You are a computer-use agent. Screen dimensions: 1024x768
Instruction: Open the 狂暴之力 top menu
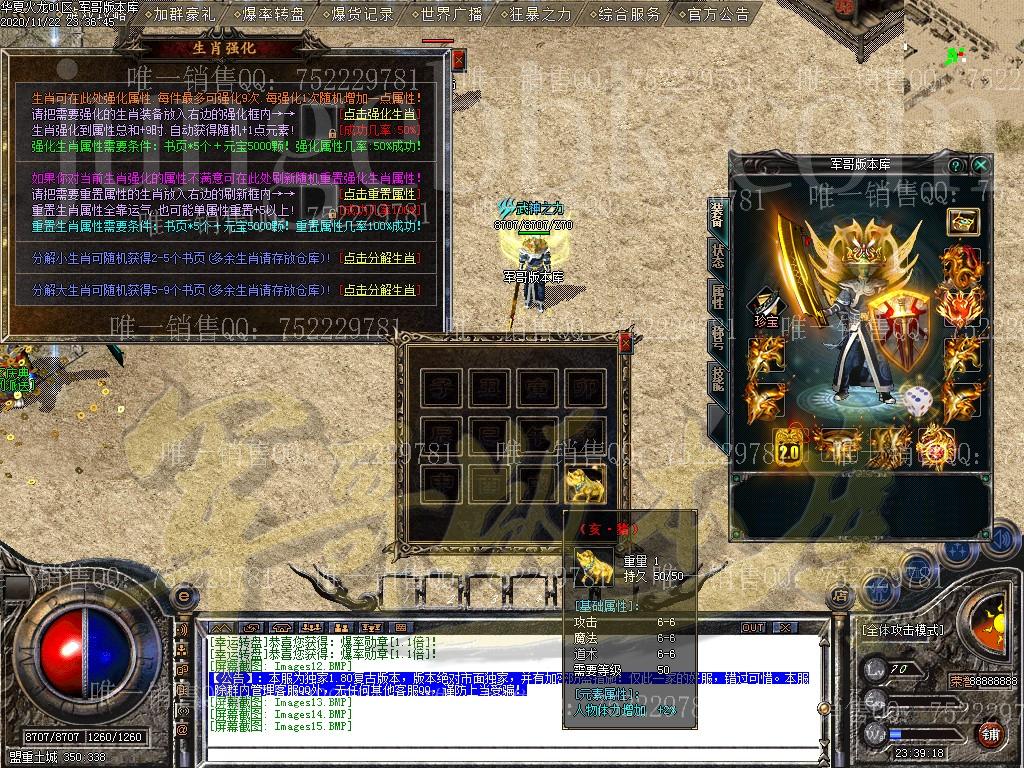(x=540, y=14)
